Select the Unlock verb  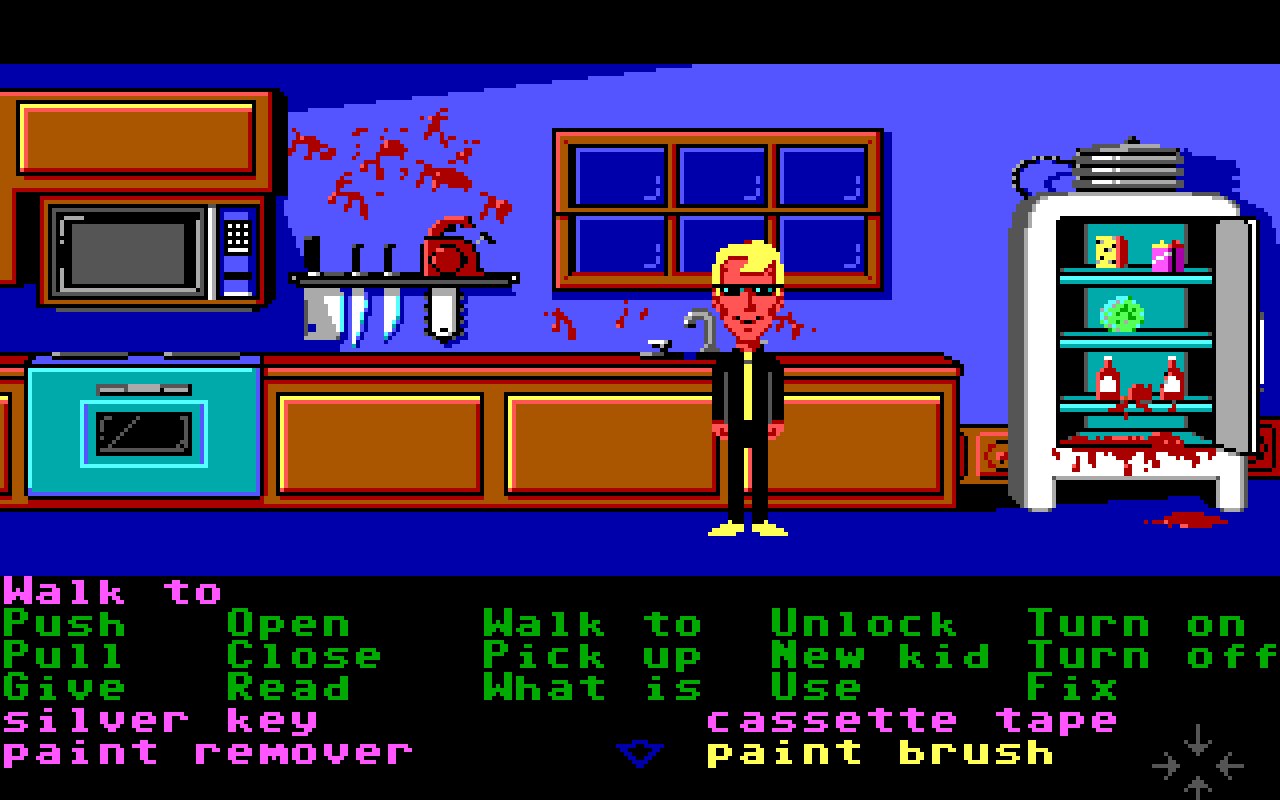[864, 625]
